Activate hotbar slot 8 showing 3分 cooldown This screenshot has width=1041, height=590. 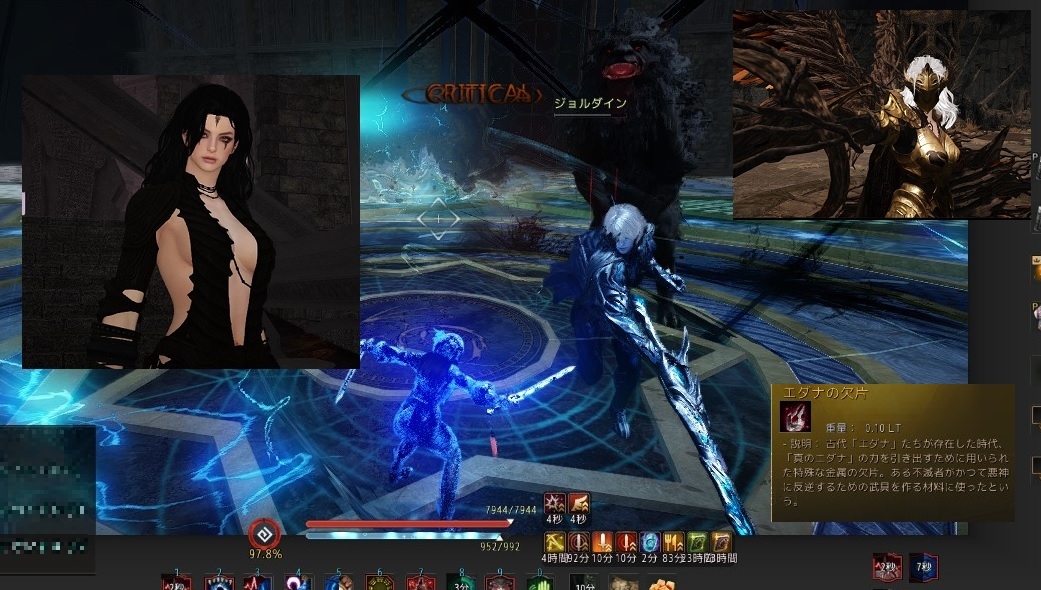click(461, 581)
